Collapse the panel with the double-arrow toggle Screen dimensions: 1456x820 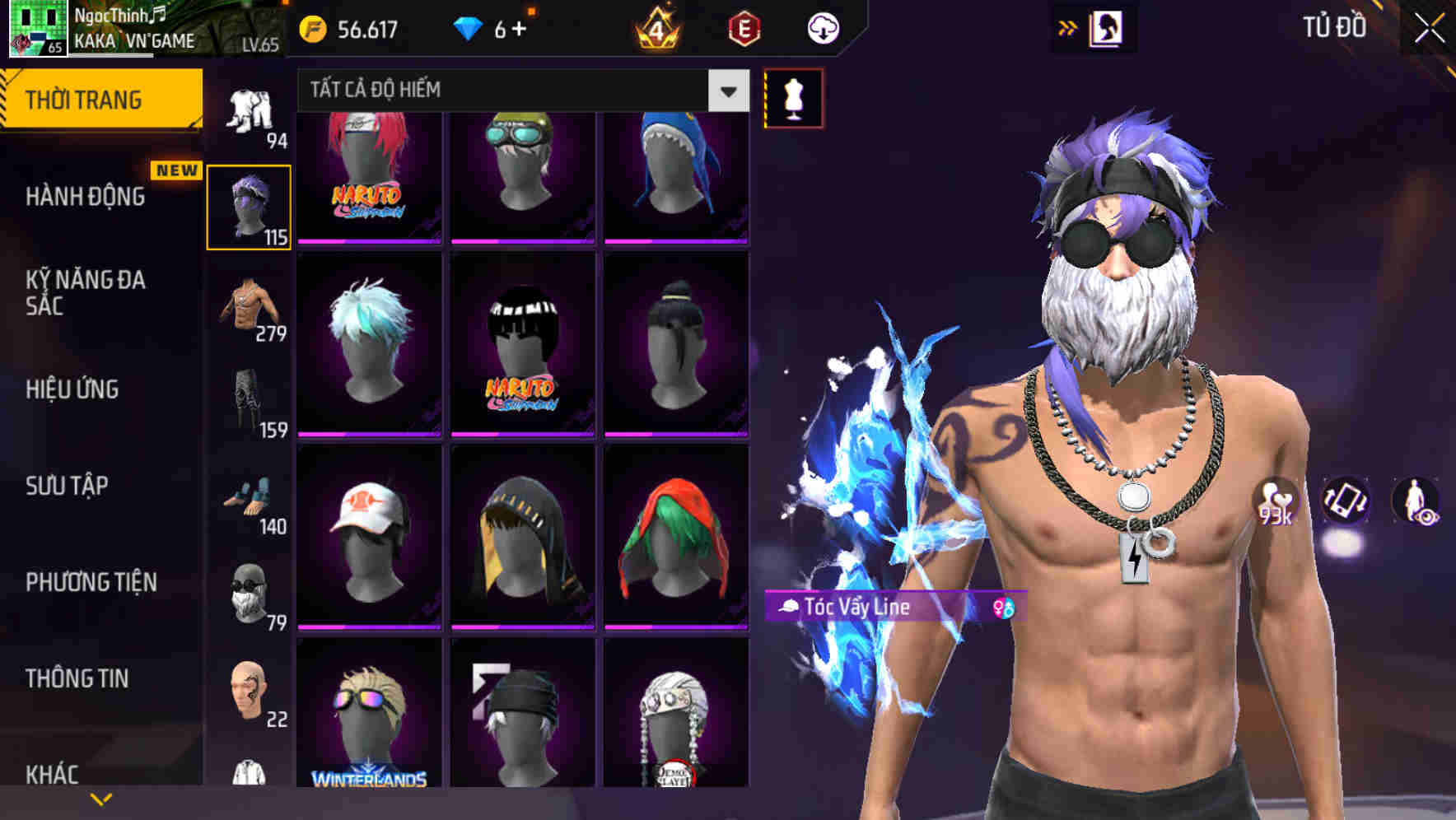point(1068,26)
